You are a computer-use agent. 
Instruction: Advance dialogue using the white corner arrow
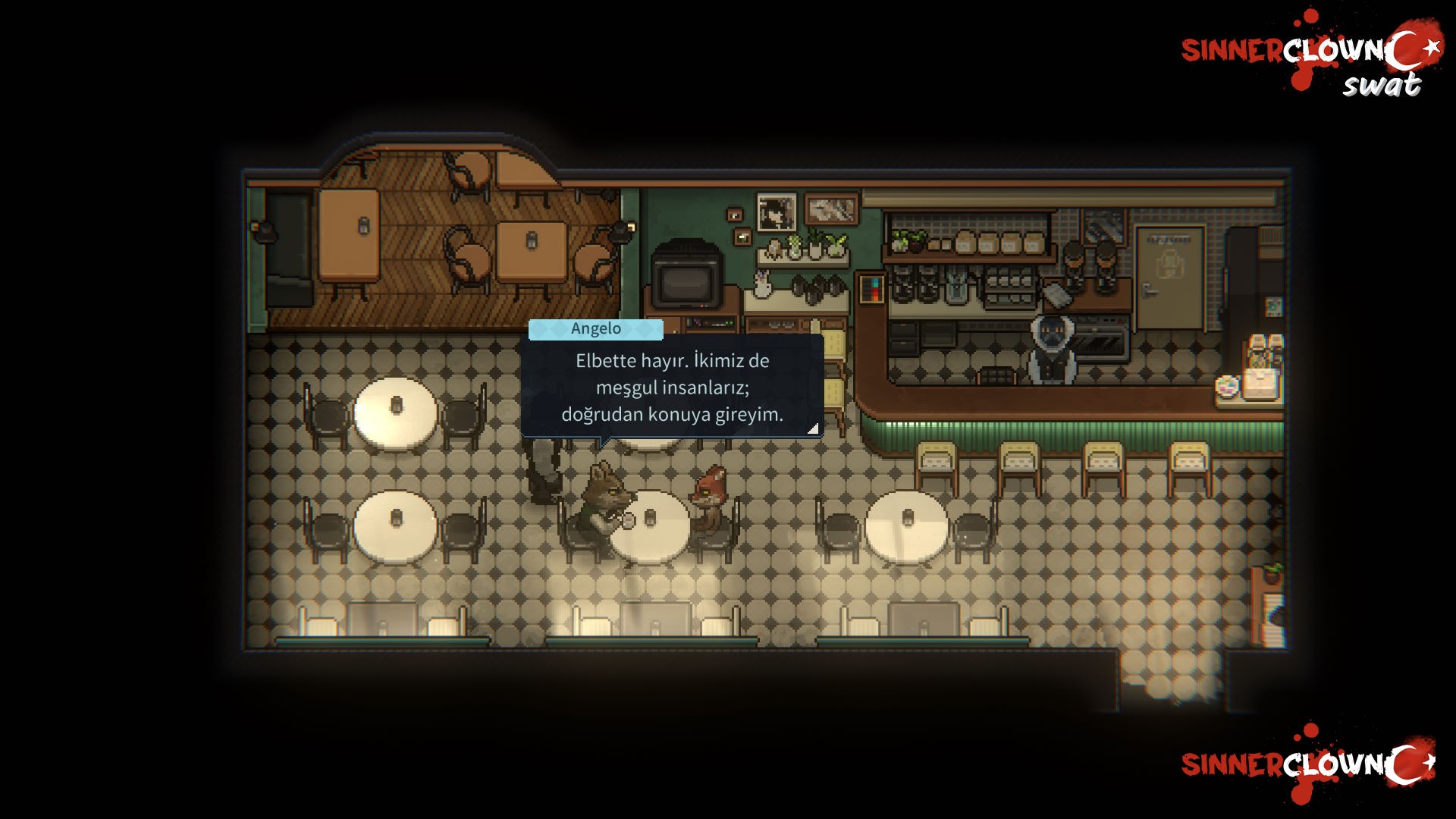pos(813,428)
